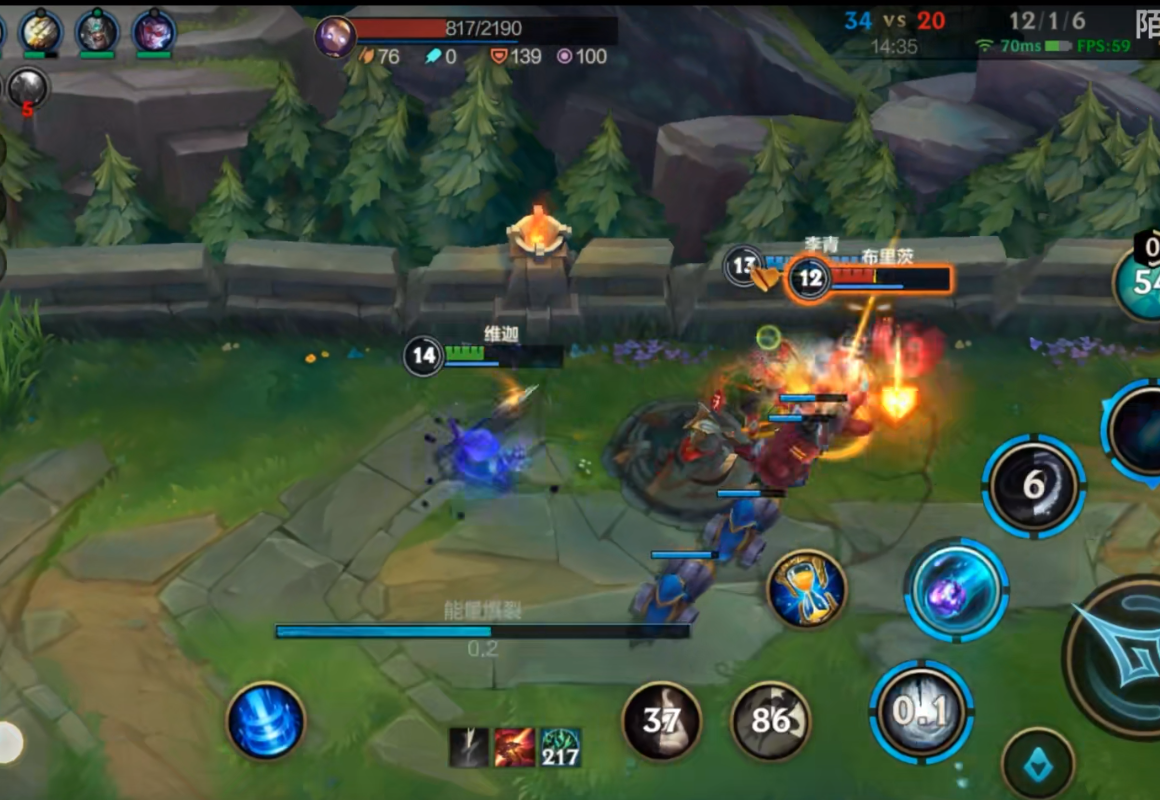Select the bearded ally champion portrait
The image size is (1160, 800).
tap(97, 32)
